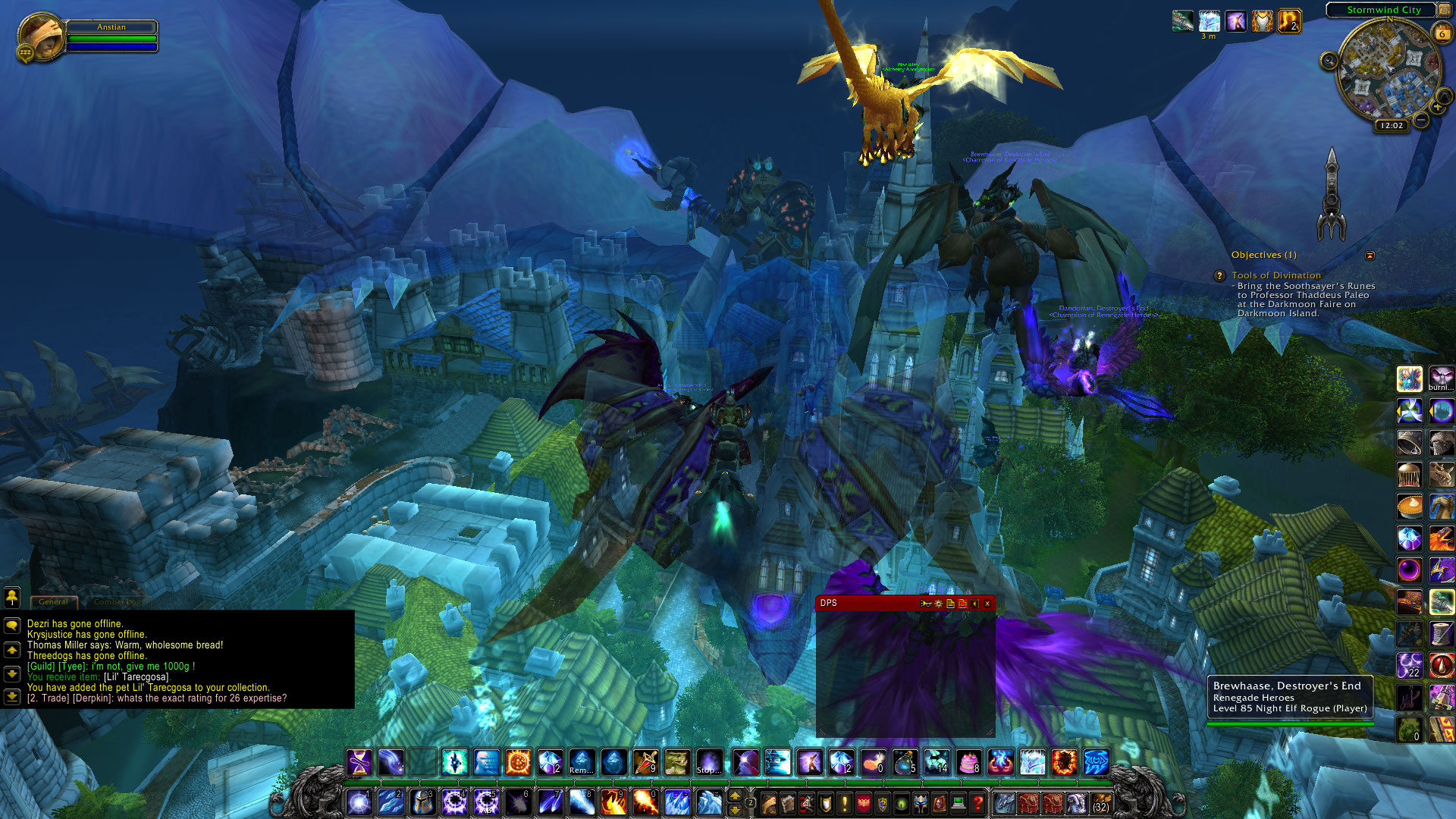Collapse the Objectives tracker panel
The image size is (1456, 819).
1370,256
